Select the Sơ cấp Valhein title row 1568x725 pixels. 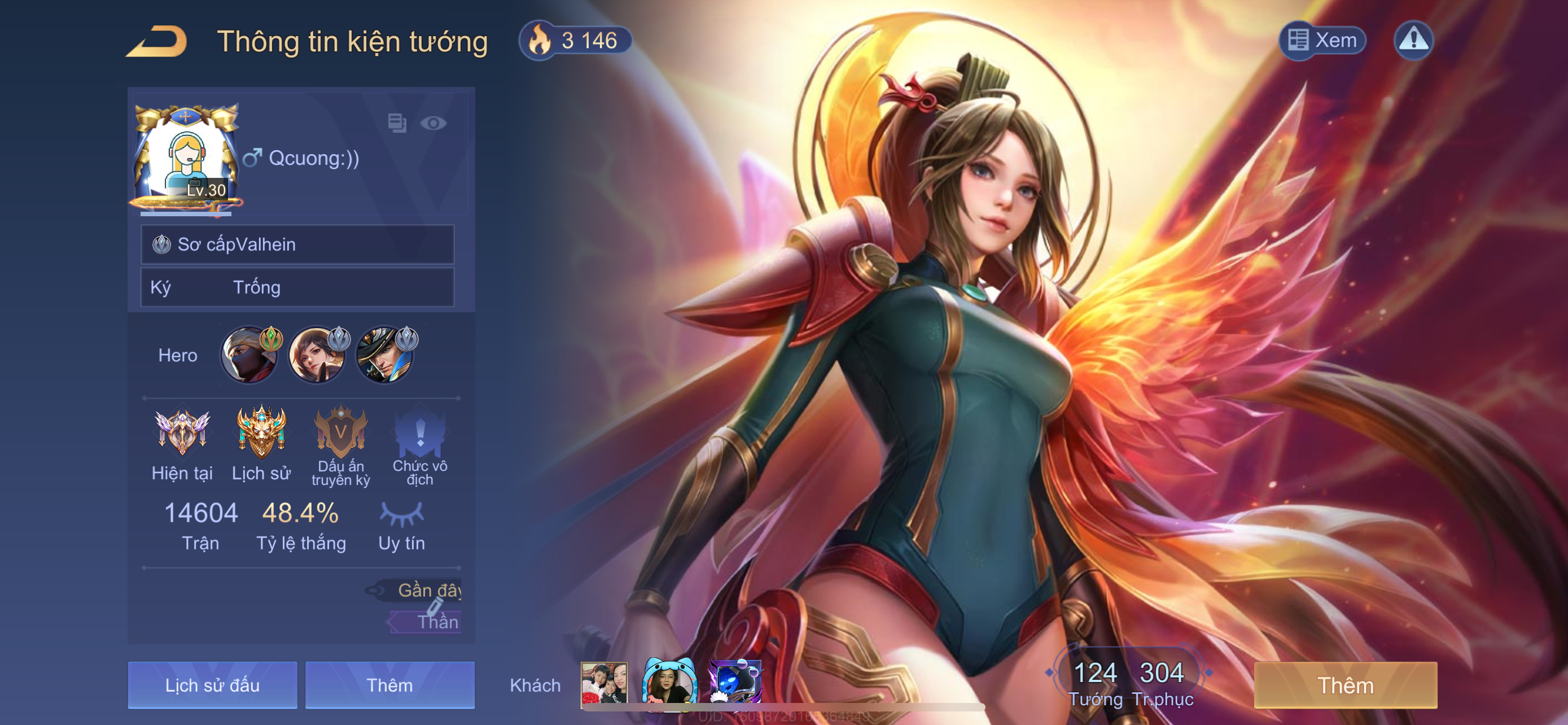coord(297,244)
